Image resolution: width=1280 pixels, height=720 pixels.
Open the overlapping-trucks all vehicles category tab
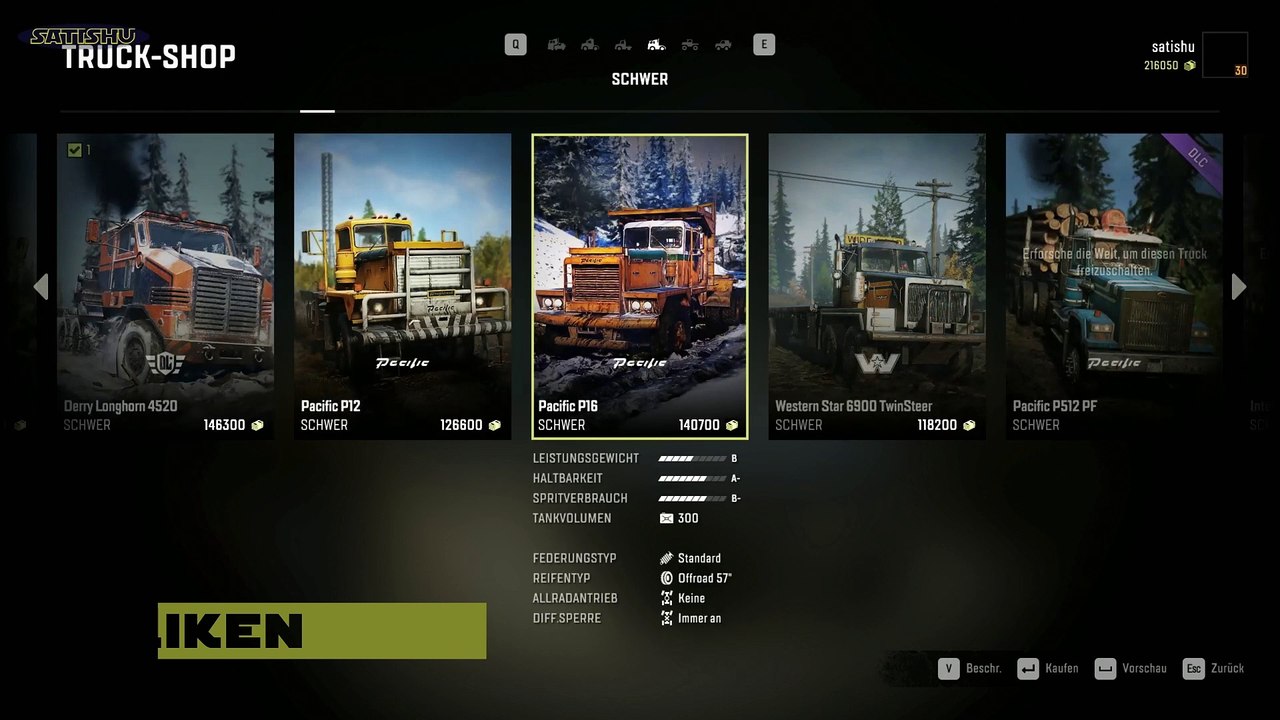pyautogui.click(x=557, y=44)
